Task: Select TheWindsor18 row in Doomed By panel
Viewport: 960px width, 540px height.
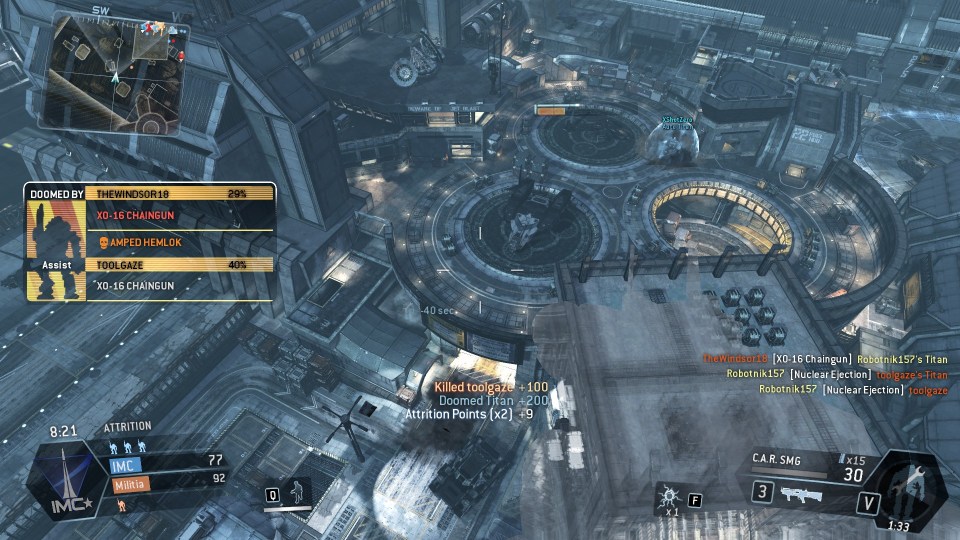Action: click(x=180, y=193)
